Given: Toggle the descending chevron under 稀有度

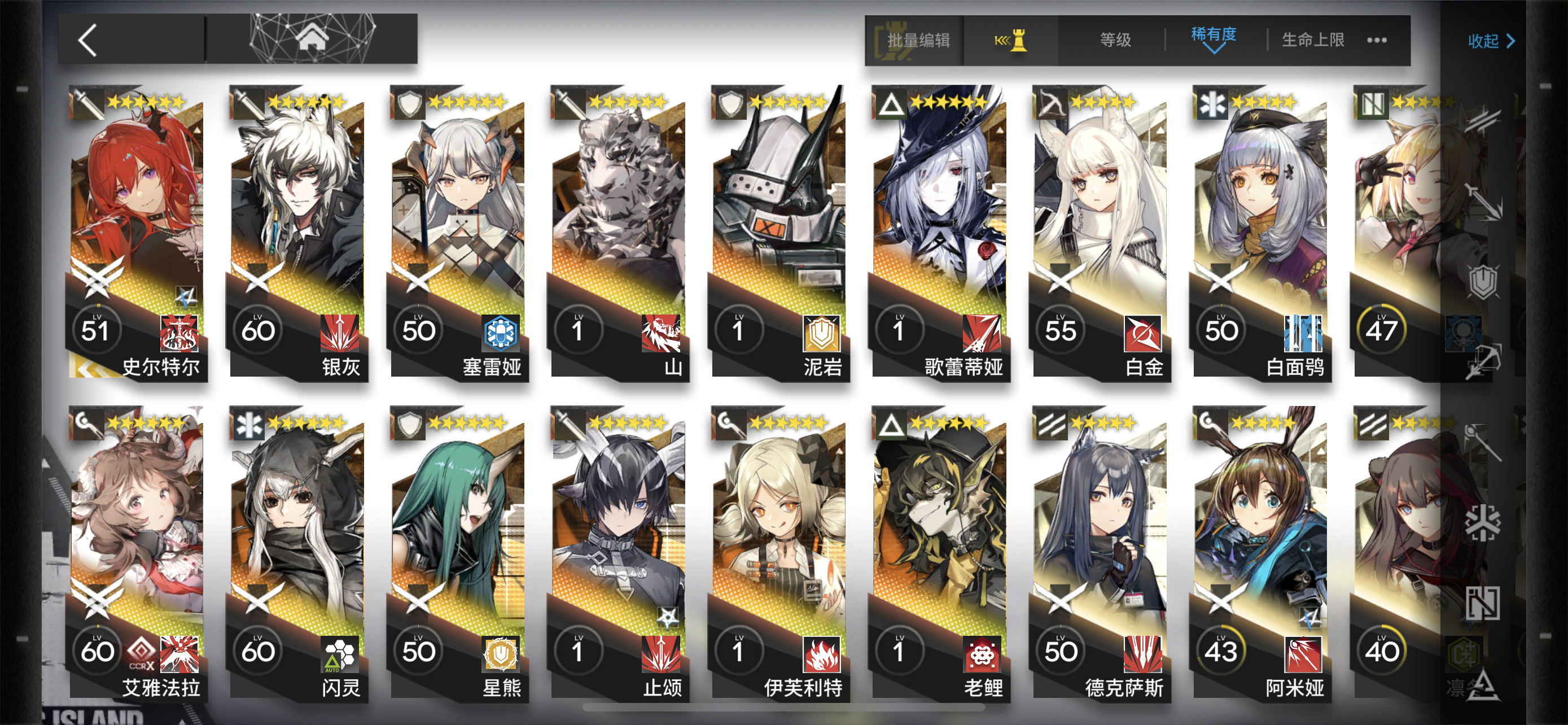Looking at the screenshot, I should [x=1215, y=49].
